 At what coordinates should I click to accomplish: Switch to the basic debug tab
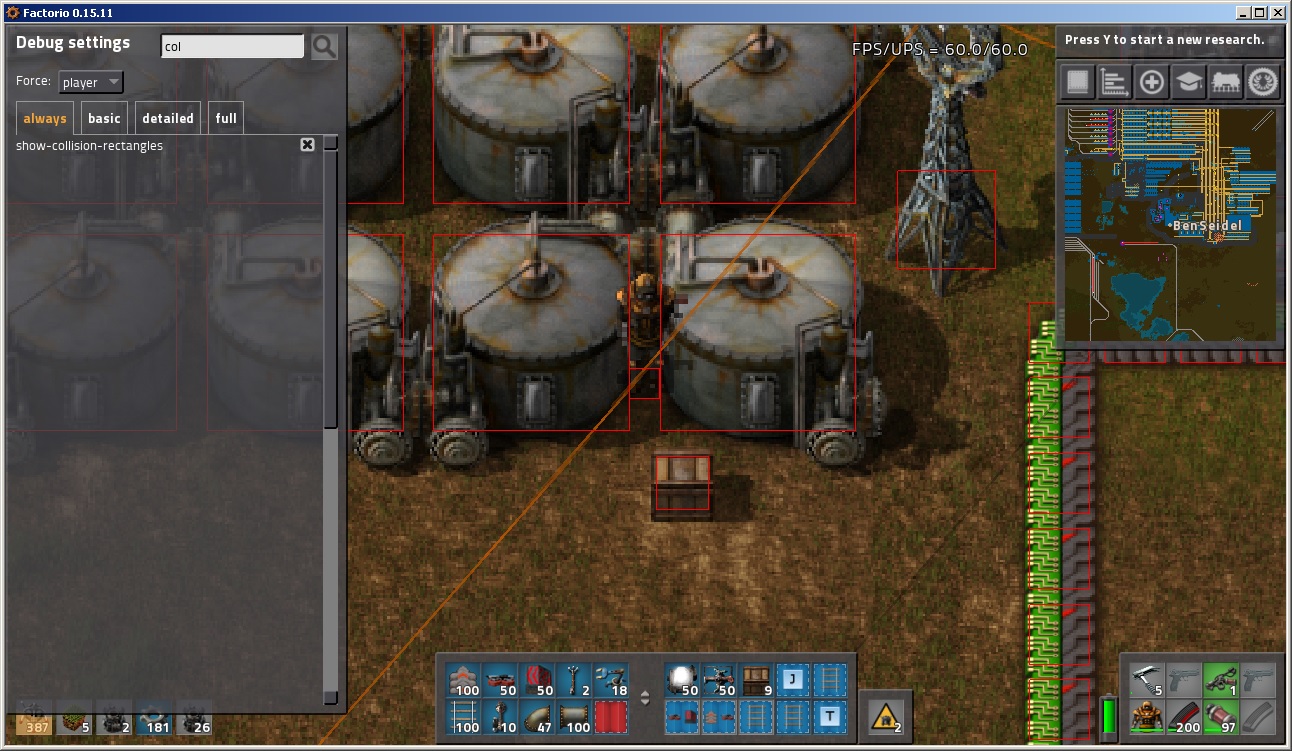(104, 118)
